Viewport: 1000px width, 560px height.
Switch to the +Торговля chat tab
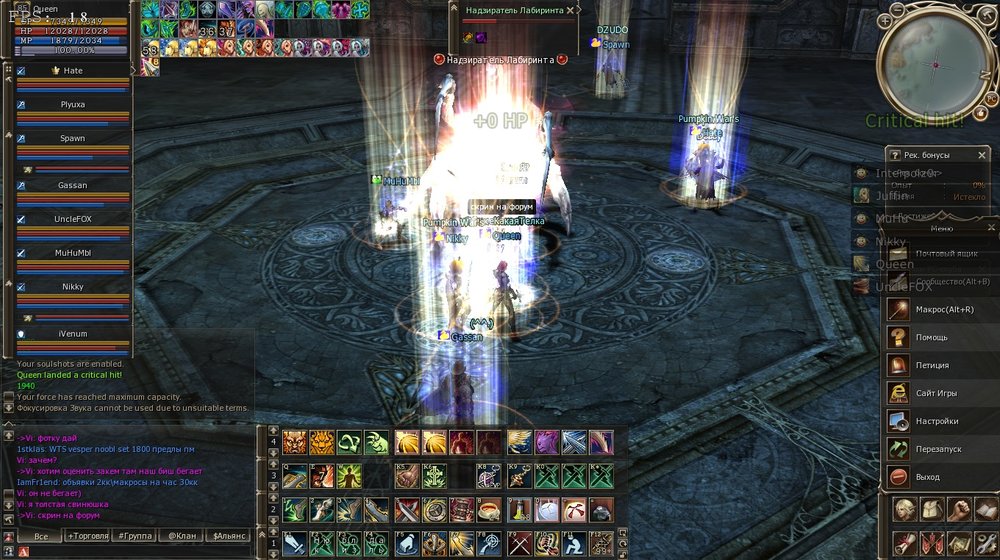pos(92,536)
